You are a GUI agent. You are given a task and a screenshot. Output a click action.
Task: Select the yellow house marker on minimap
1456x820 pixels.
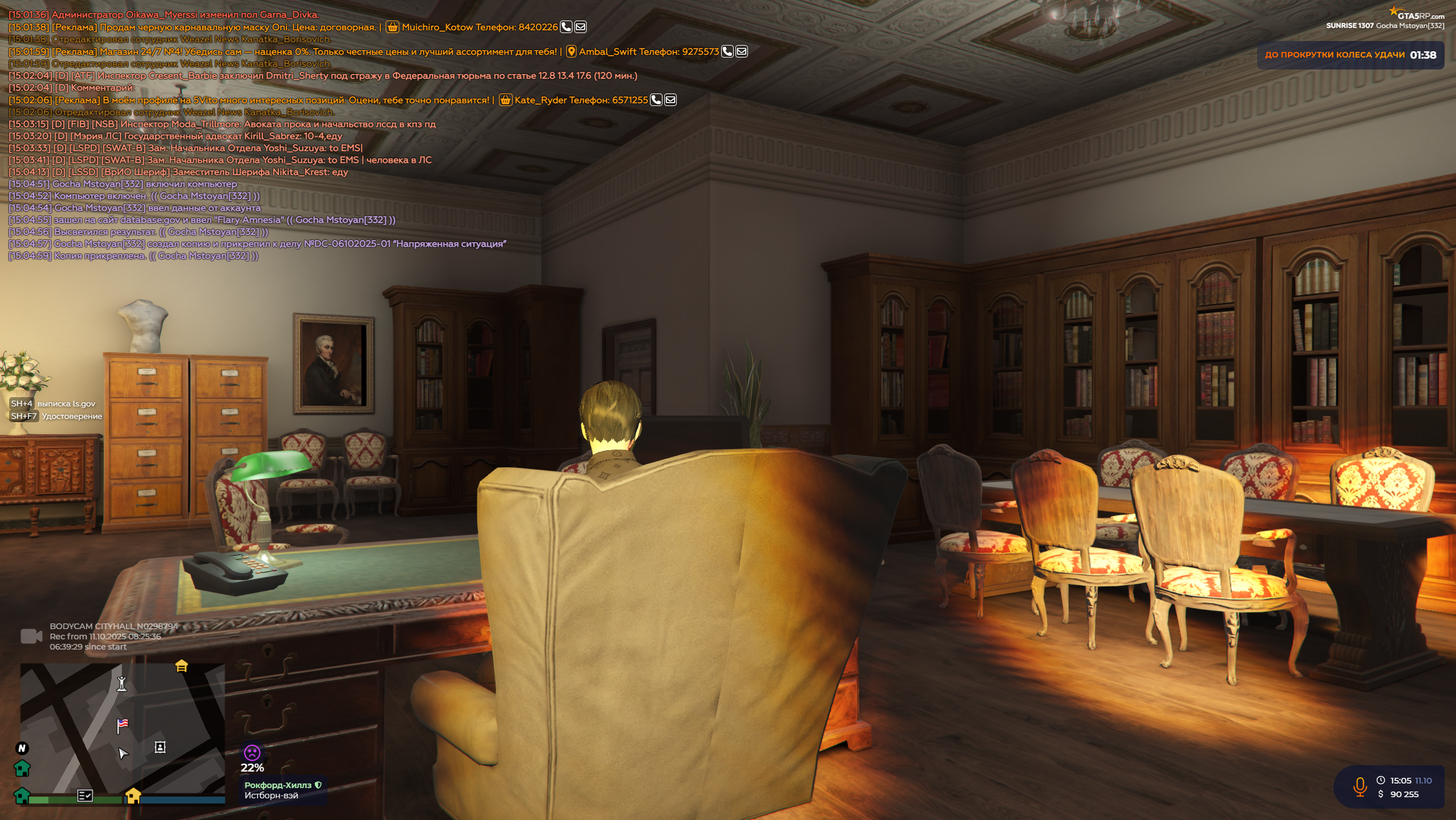click(133, 795)
